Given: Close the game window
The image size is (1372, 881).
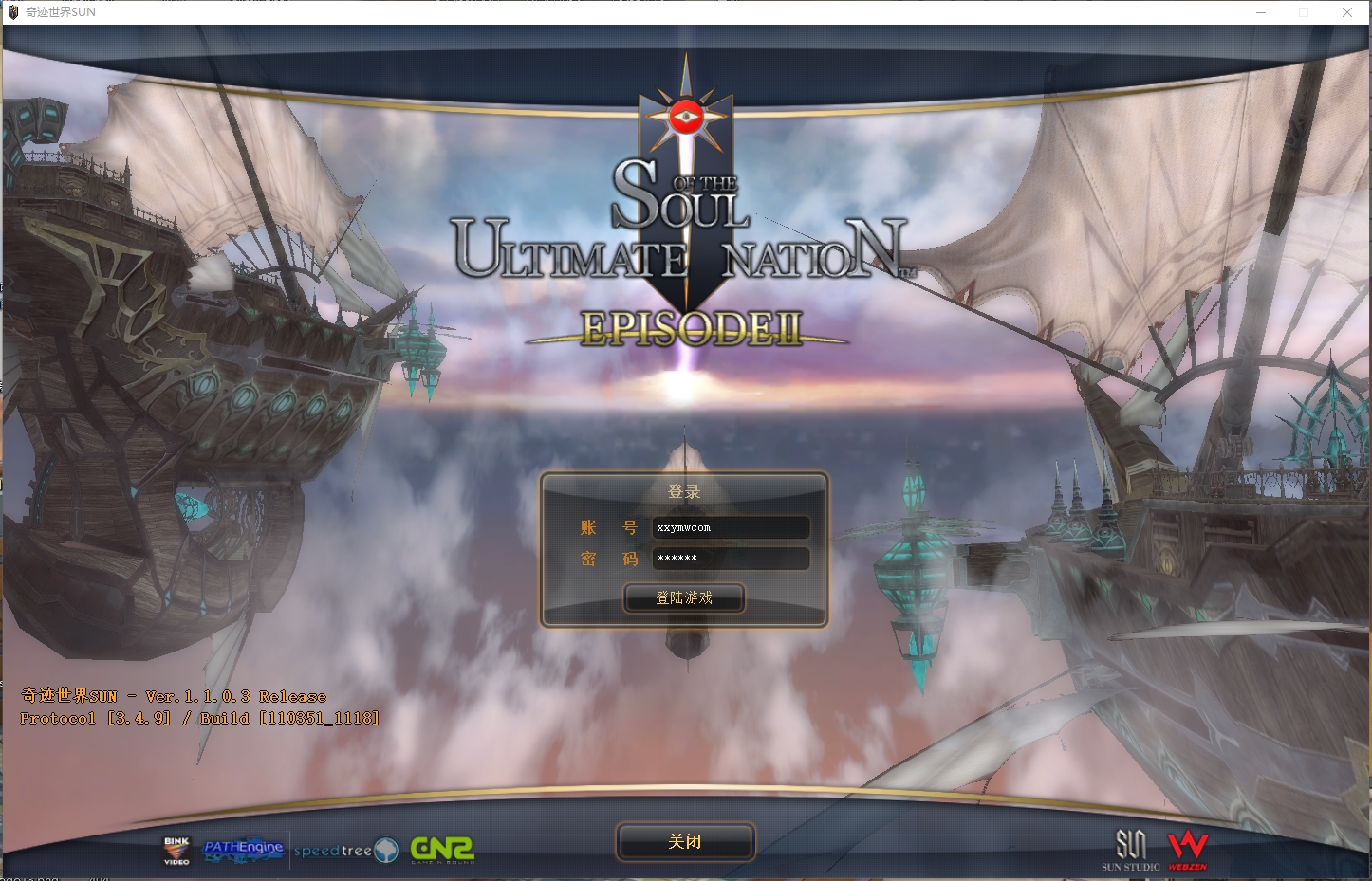Looking at the screenshot, I should pos(1346,12).
